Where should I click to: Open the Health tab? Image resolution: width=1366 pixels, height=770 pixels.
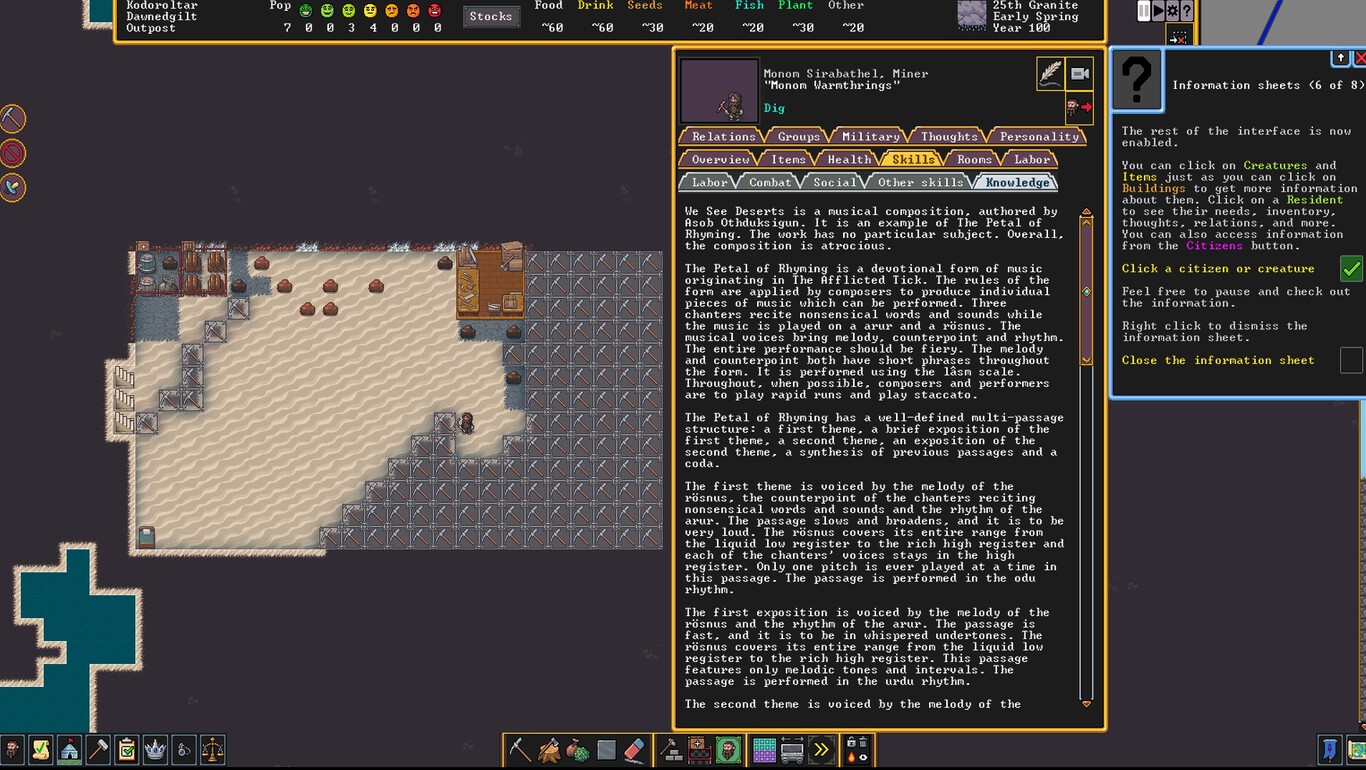[x=849, y=159]
